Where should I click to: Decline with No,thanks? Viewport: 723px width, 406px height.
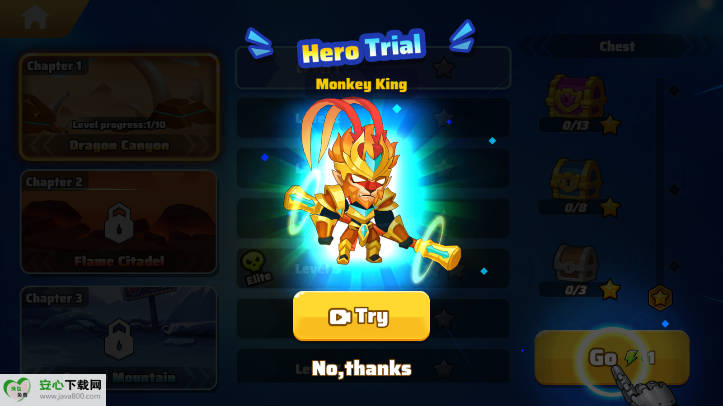point(361,368)
